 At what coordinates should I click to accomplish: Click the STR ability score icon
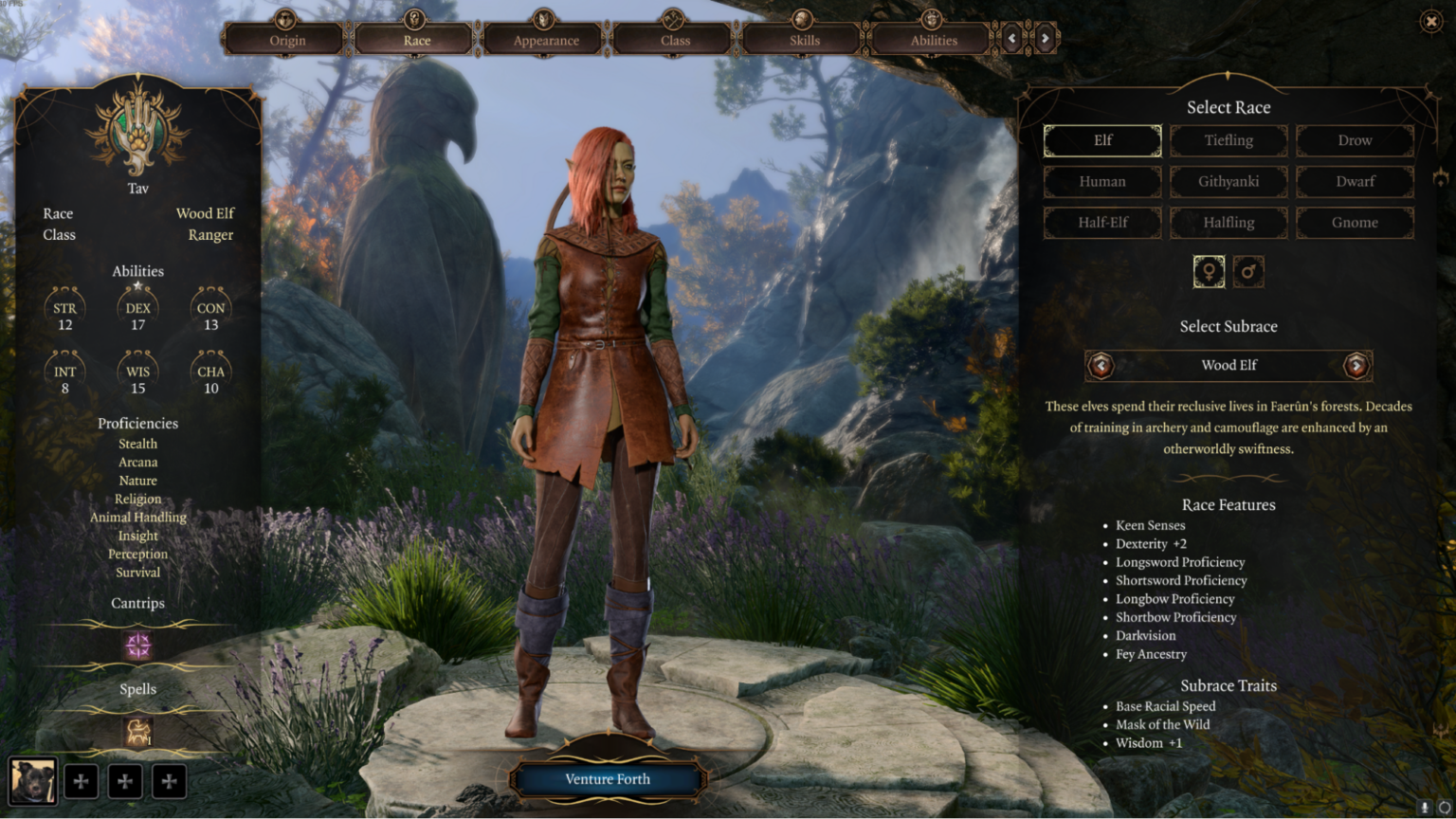(x=64, y=305)
